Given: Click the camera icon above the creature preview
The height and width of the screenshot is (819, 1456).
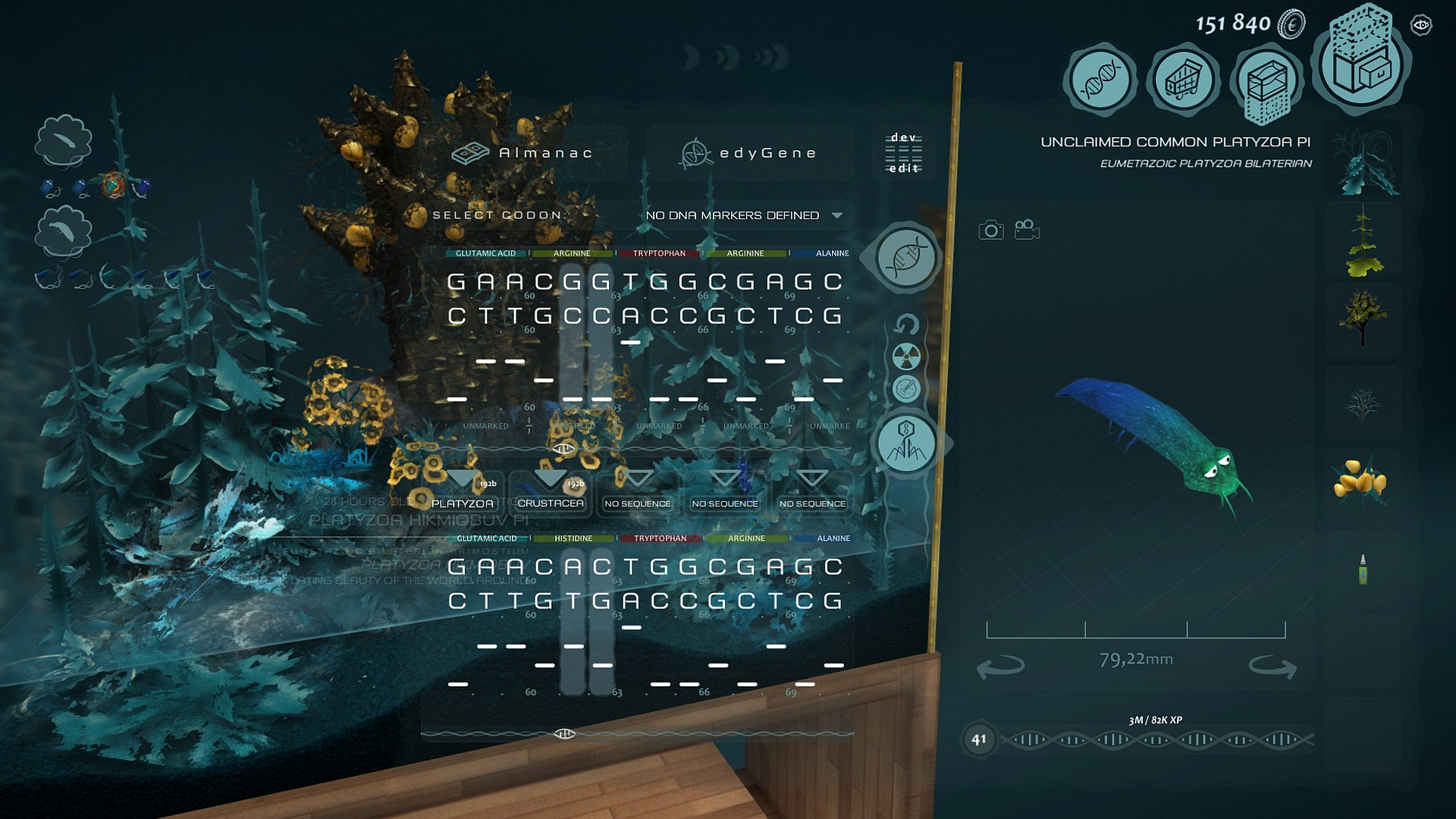Looking at the screenshot, I should pos(990,229).
